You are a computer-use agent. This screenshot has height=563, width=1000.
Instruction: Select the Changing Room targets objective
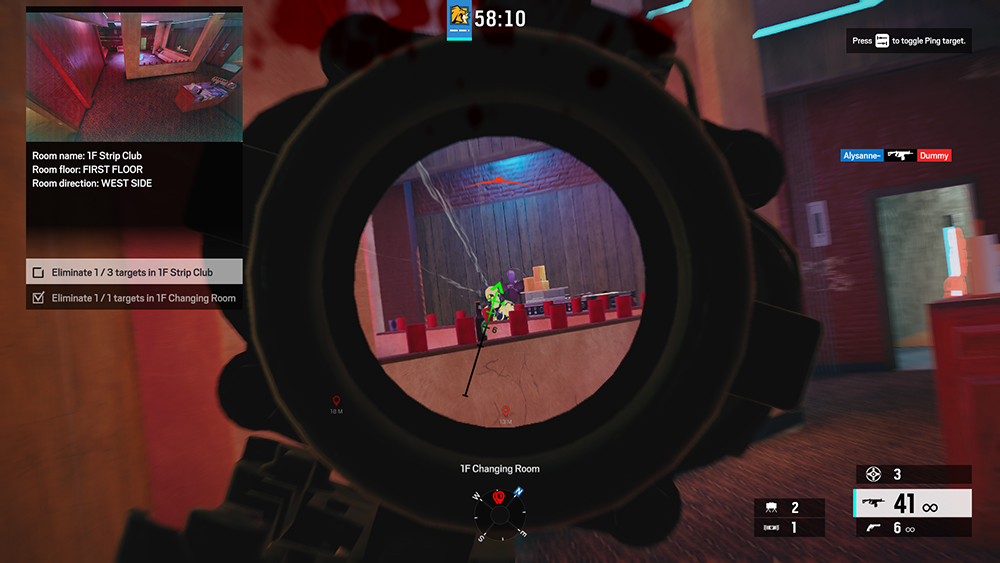click(x=134, y=298)
